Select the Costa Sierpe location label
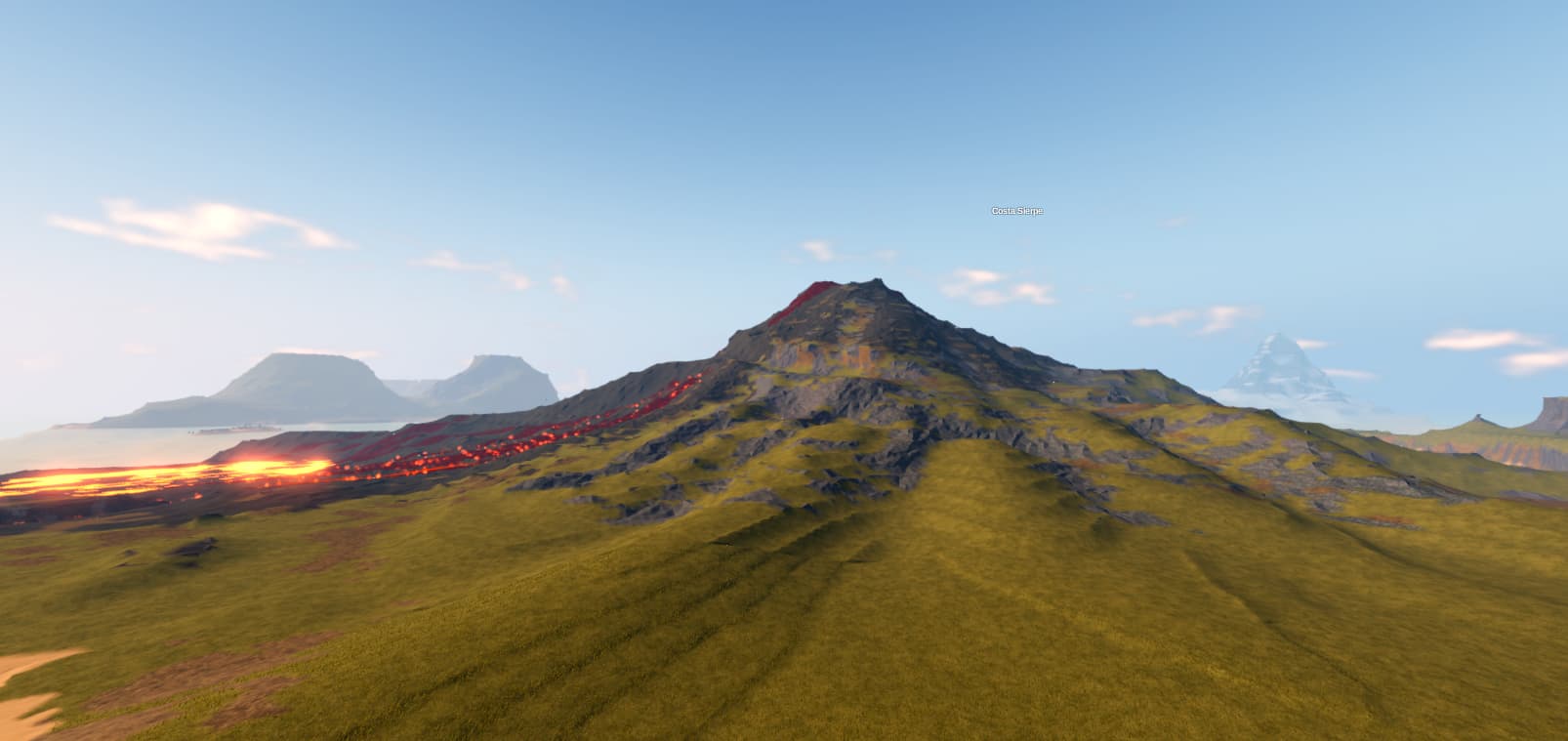The image size is (1568, 741). click(x=1016, y=211)
